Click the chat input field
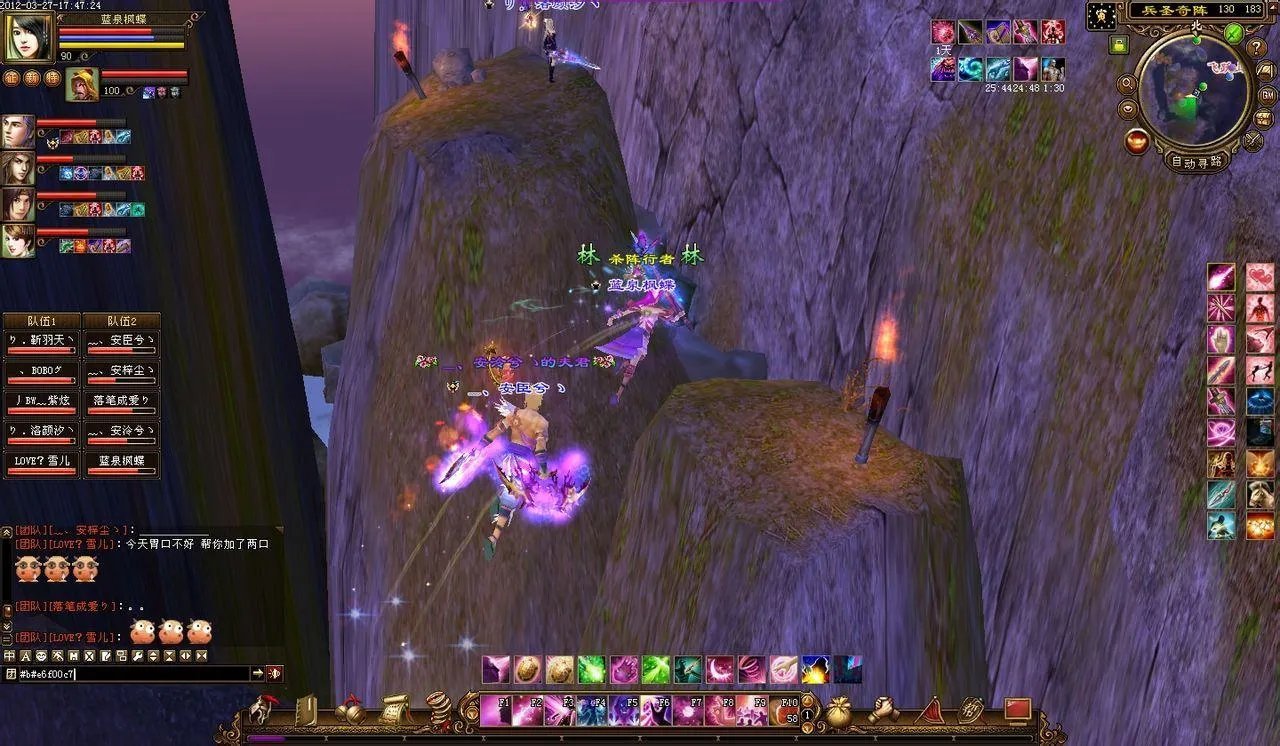Screen dimensions: 1280x746 (130, 674)
